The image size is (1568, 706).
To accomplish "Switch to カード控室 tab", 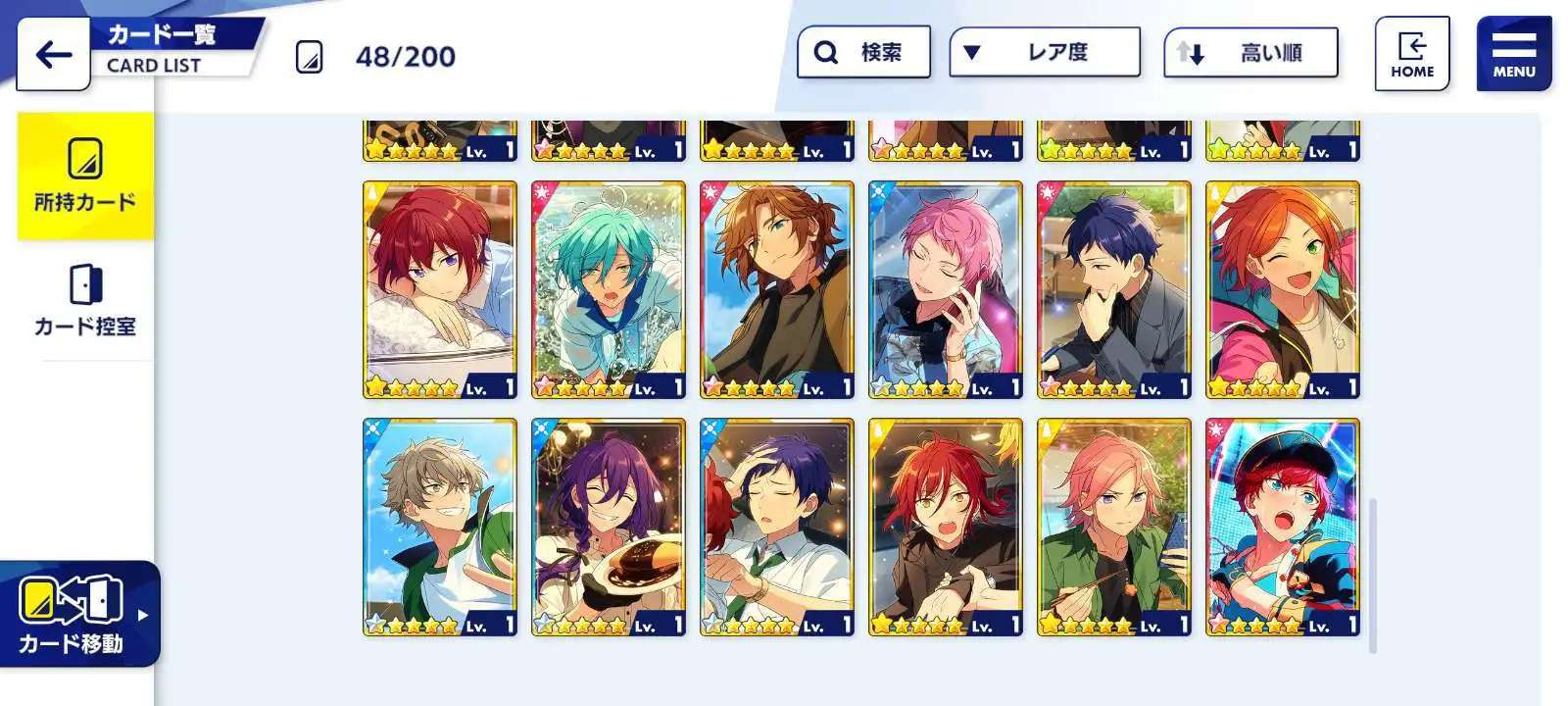I will pos(85,301).
